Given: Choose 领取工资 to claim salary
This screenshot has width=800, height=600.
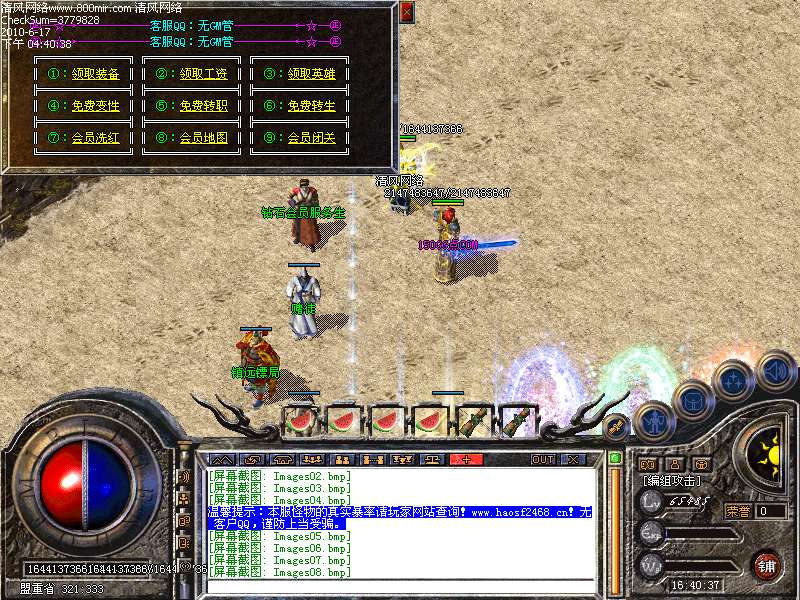Looking at the screenshot, I should pos(203,73).
